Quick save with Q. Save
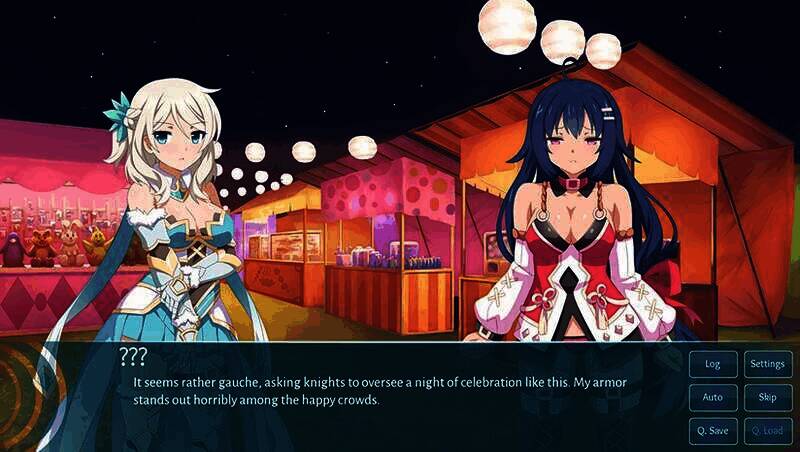This screenshot has height=452, width=800. (713, 431)
